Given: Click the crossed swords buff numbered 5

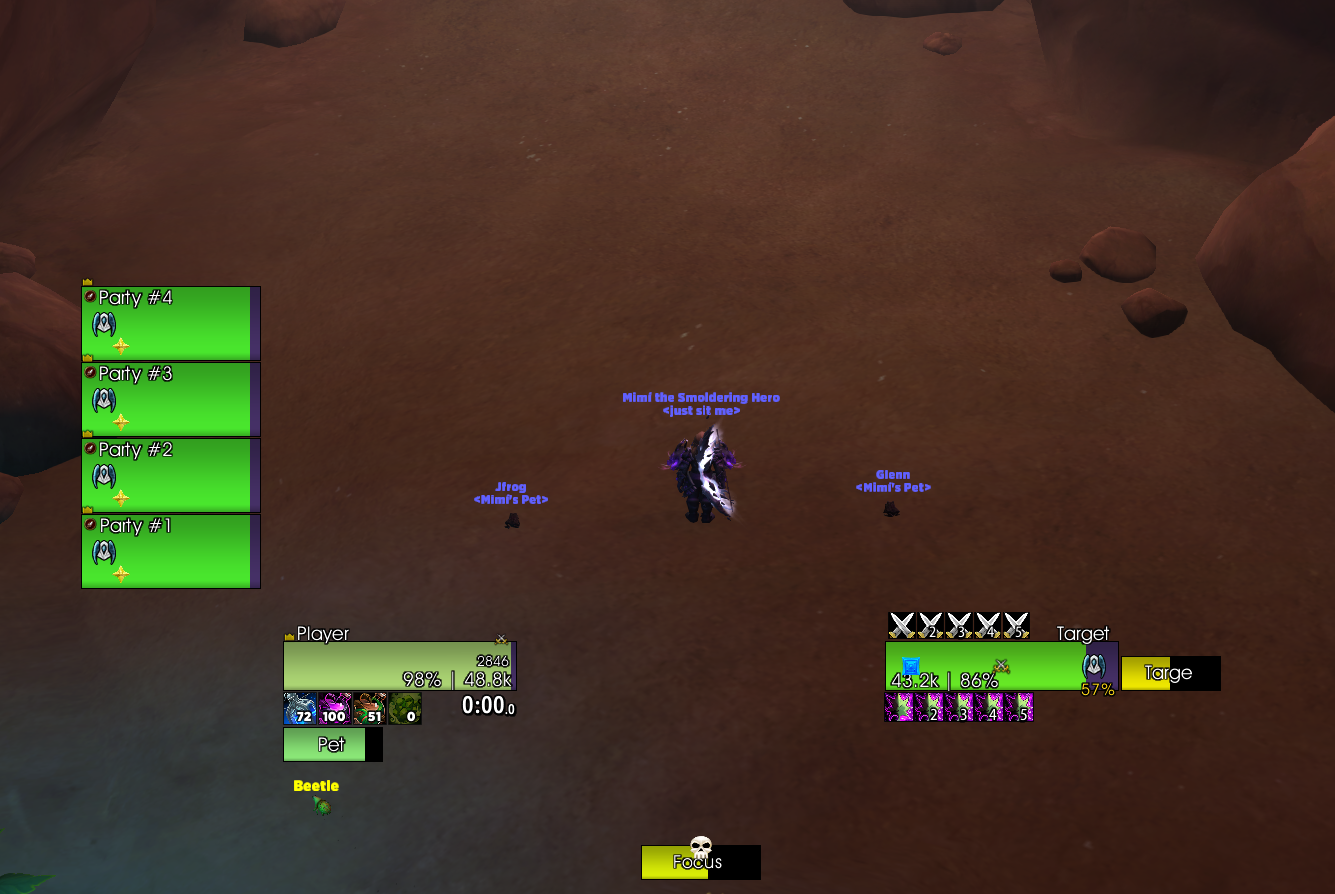Looking at the screenshot, I should point(1016,626).
